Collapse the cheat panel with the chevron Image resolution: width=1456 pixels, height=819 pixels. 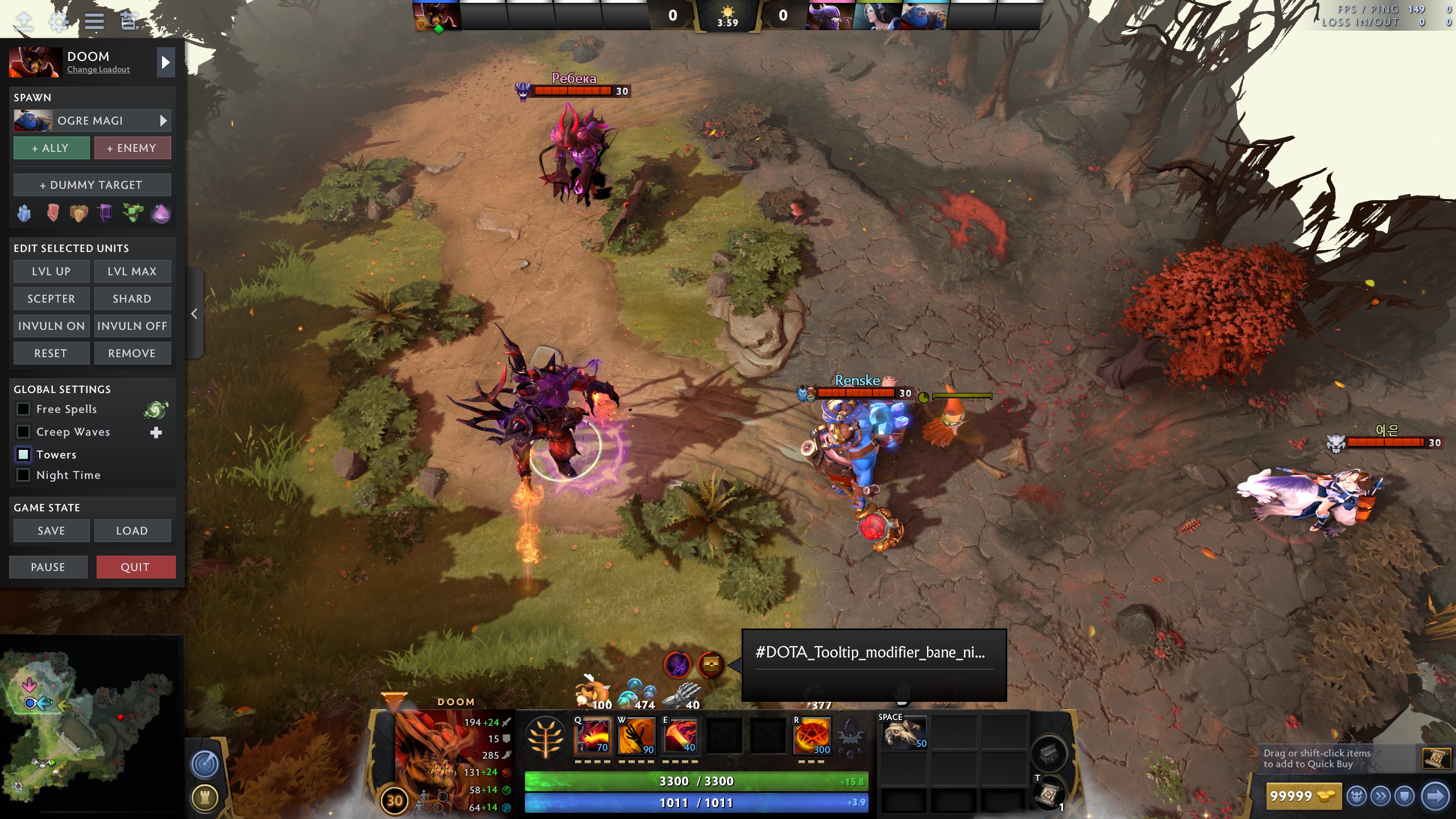pyautogui.click(x=194, y=313)
